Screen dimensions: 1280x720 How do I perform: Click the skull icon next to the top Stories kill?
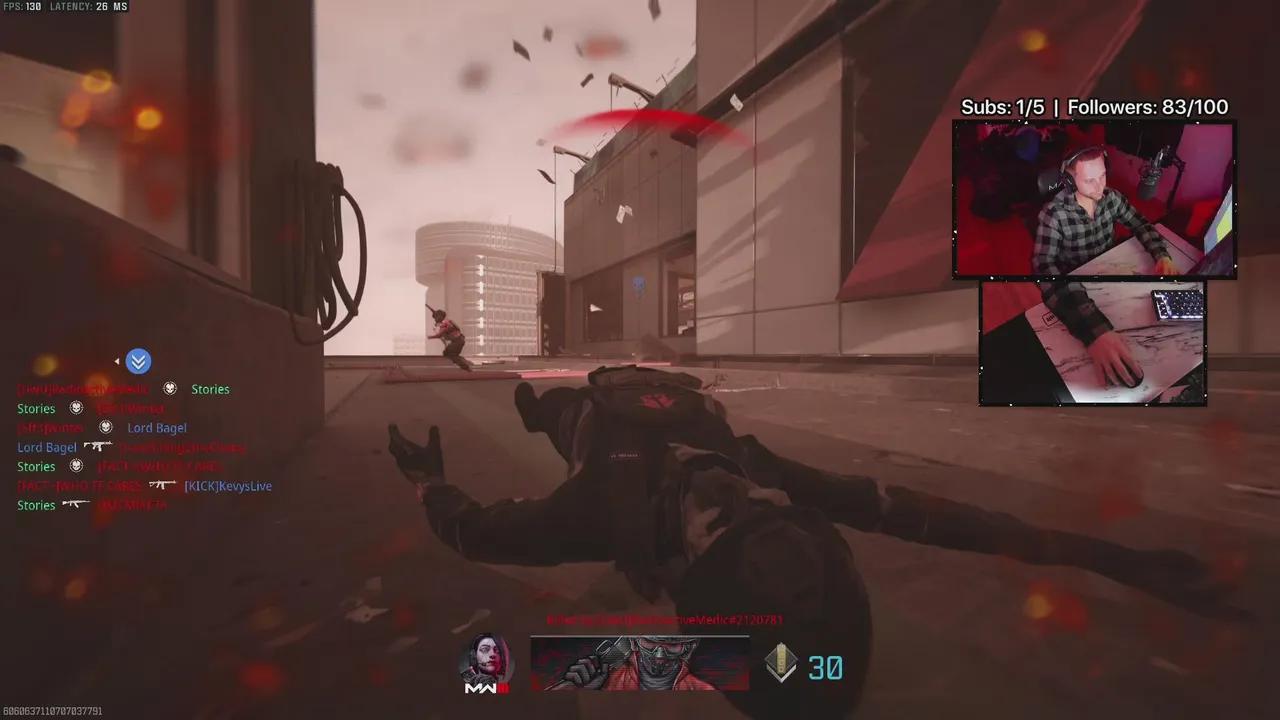[169, 389]
